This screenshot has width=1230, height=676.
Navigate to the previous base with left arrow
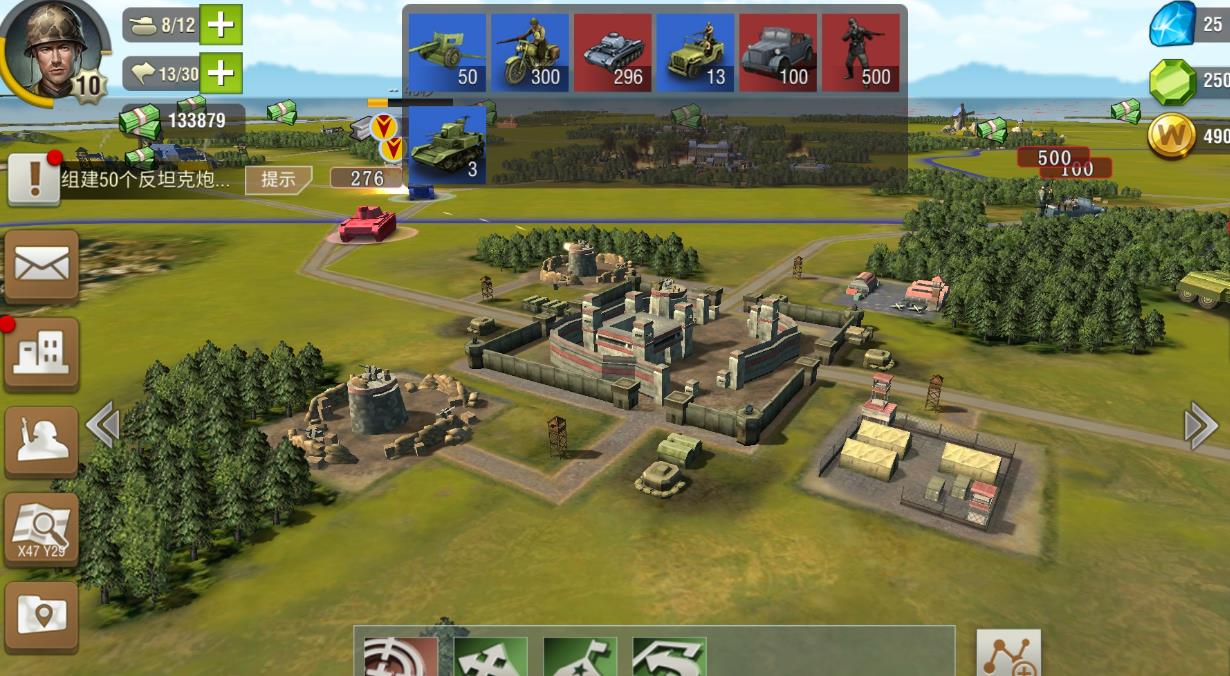click(x=103, y=425)
